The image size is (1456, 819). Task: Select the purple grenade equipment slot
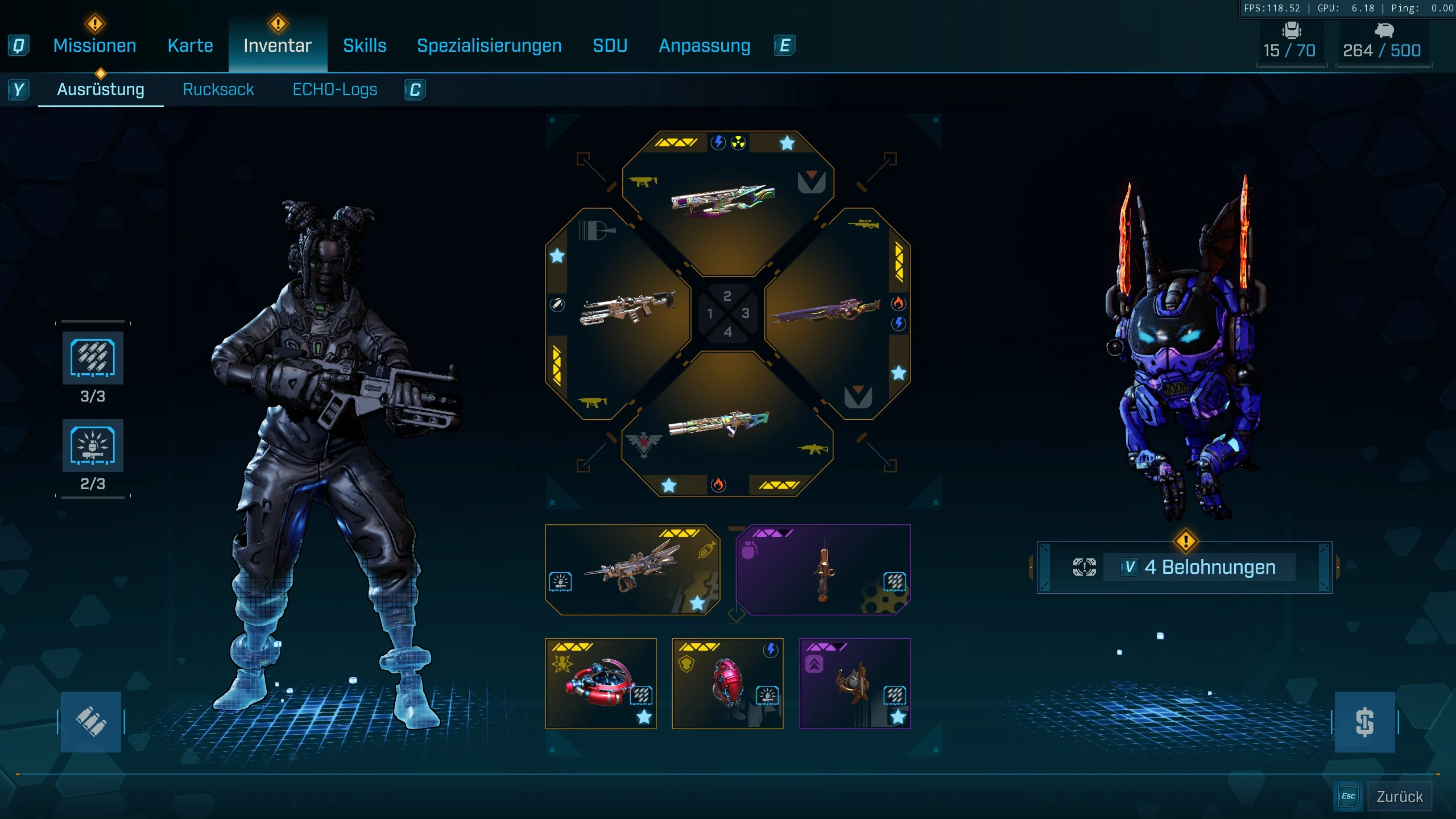(x=823, y=569)
